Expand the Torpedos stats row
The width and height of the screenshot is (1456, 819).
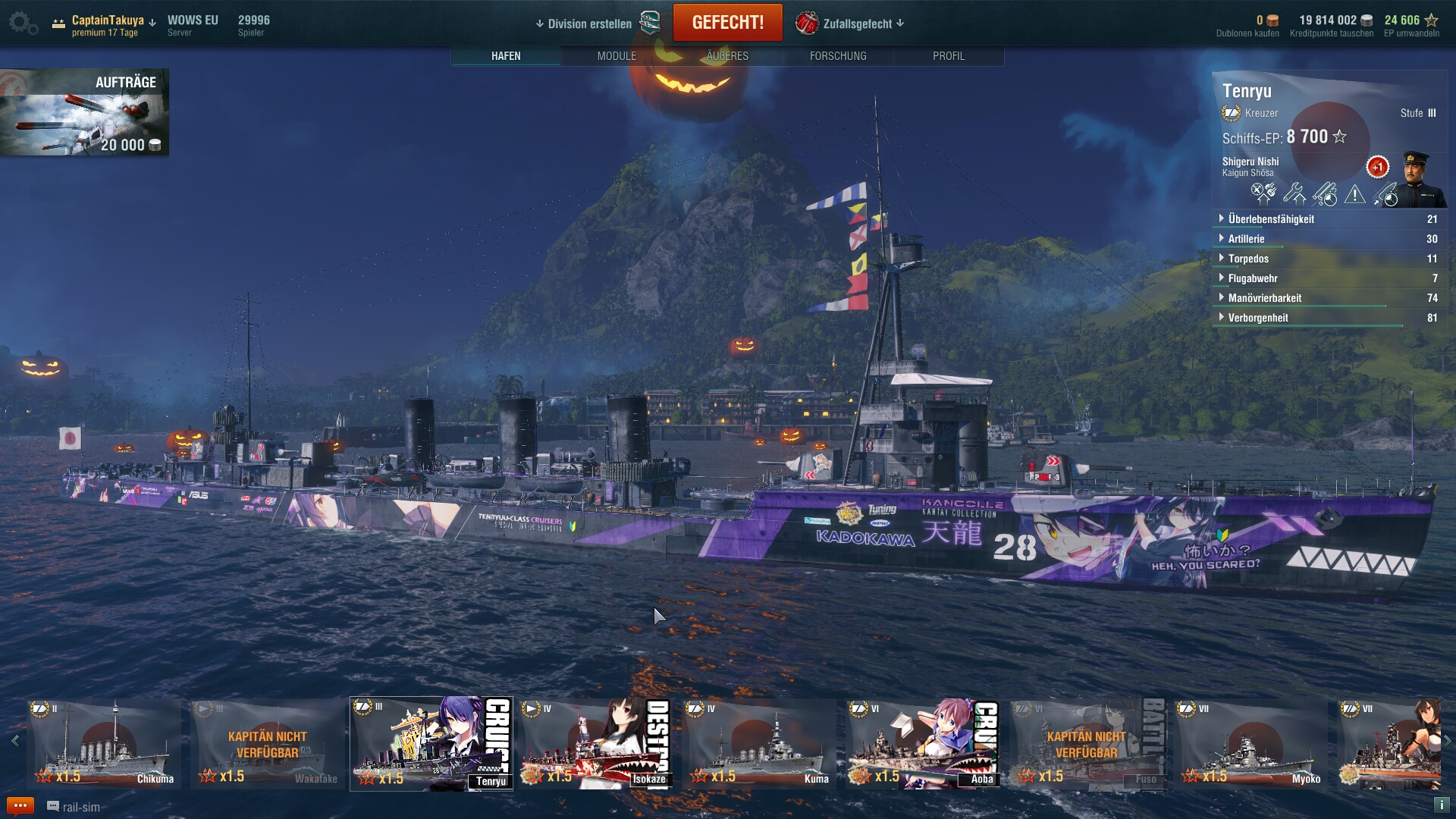[x=1248, y=259]
